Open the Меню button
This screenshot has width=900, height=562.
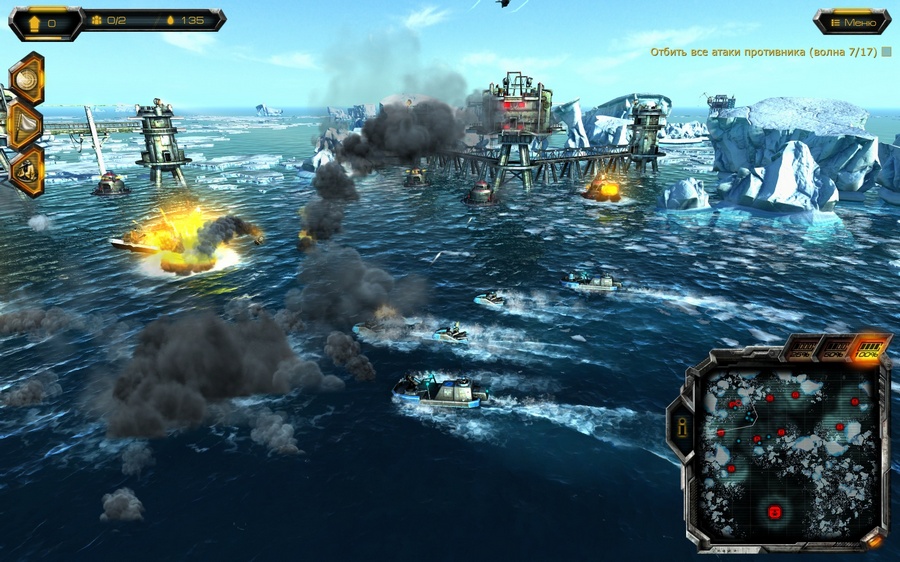[x=852, y=22]
